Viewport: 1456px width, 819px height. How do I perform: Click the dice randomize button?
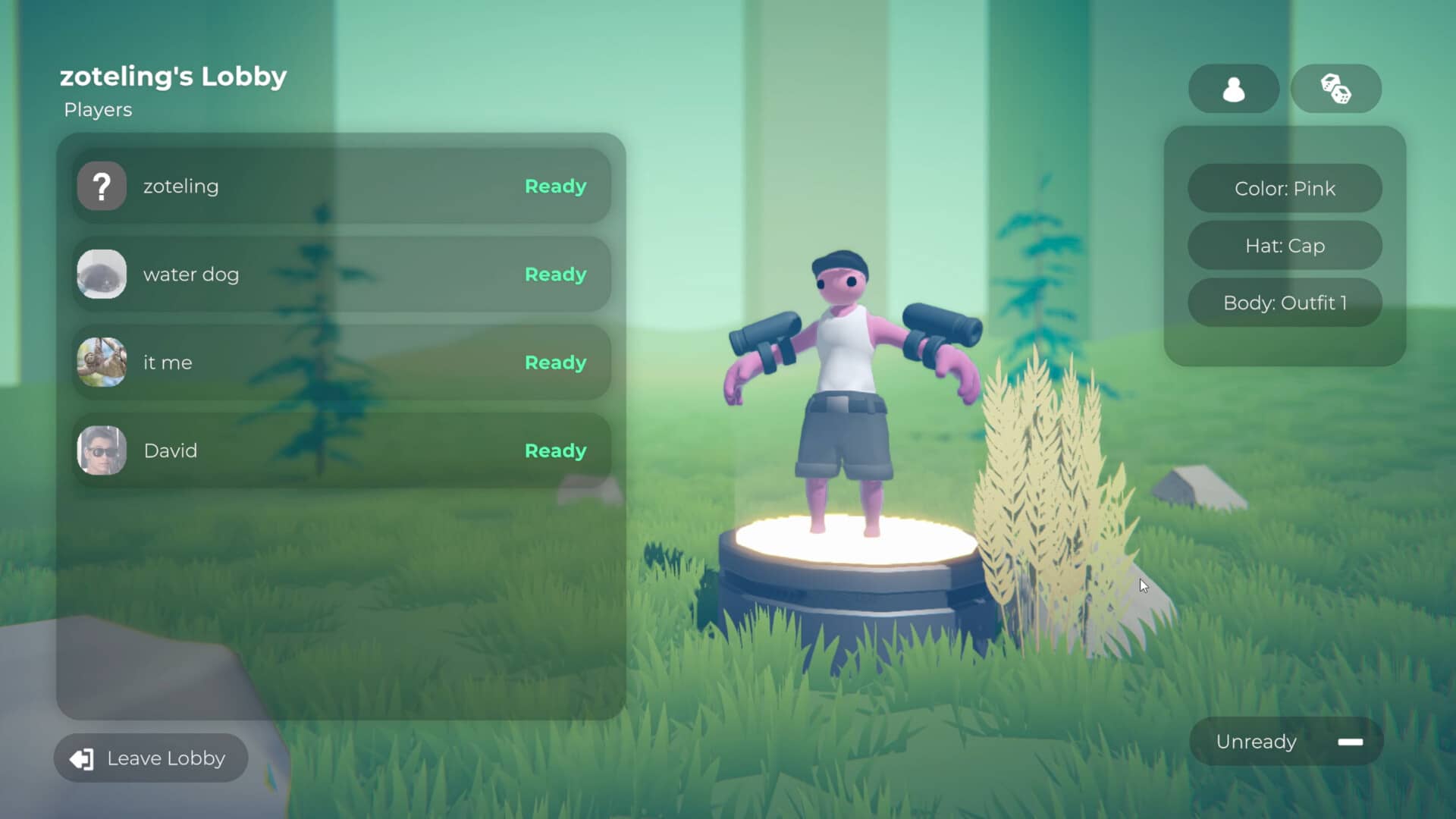pyautogui.click(x=1335, y=89)
